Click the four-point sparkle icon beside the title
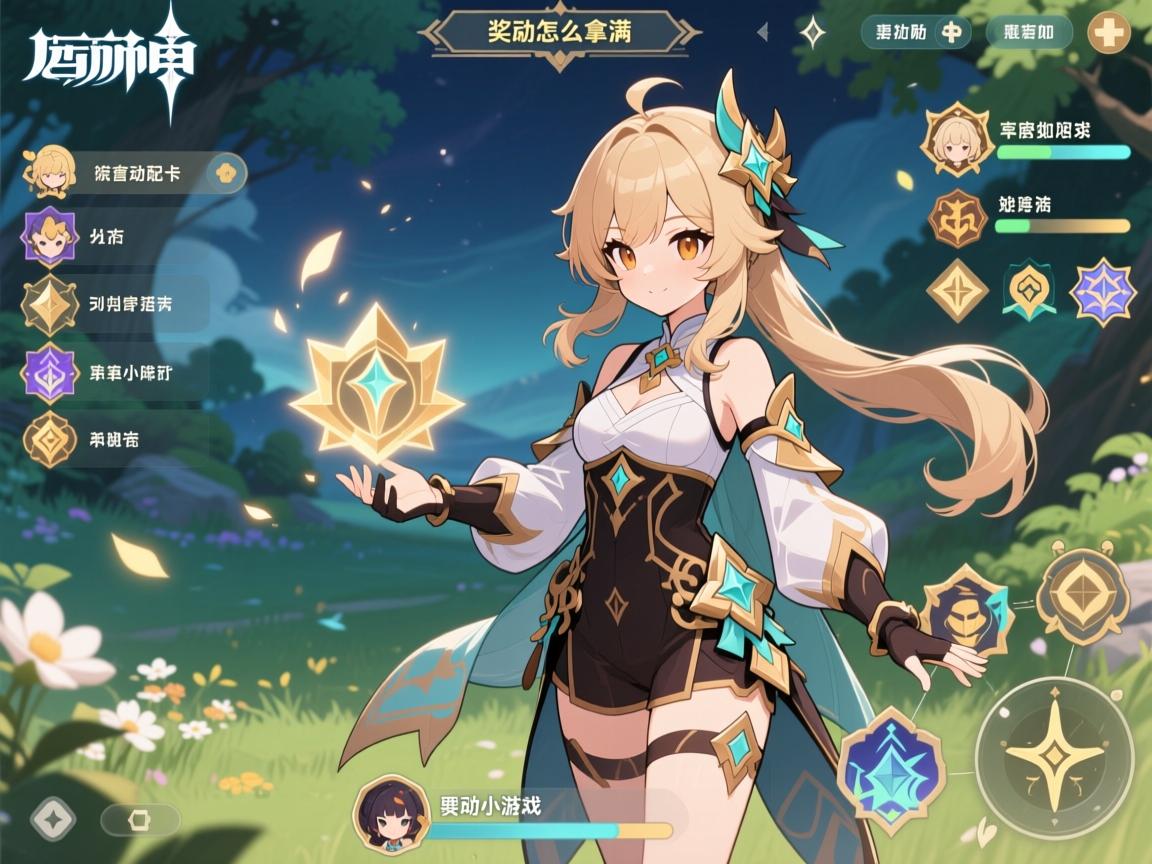This screenshot has width=1152, height=864. [x=814, y=32]
